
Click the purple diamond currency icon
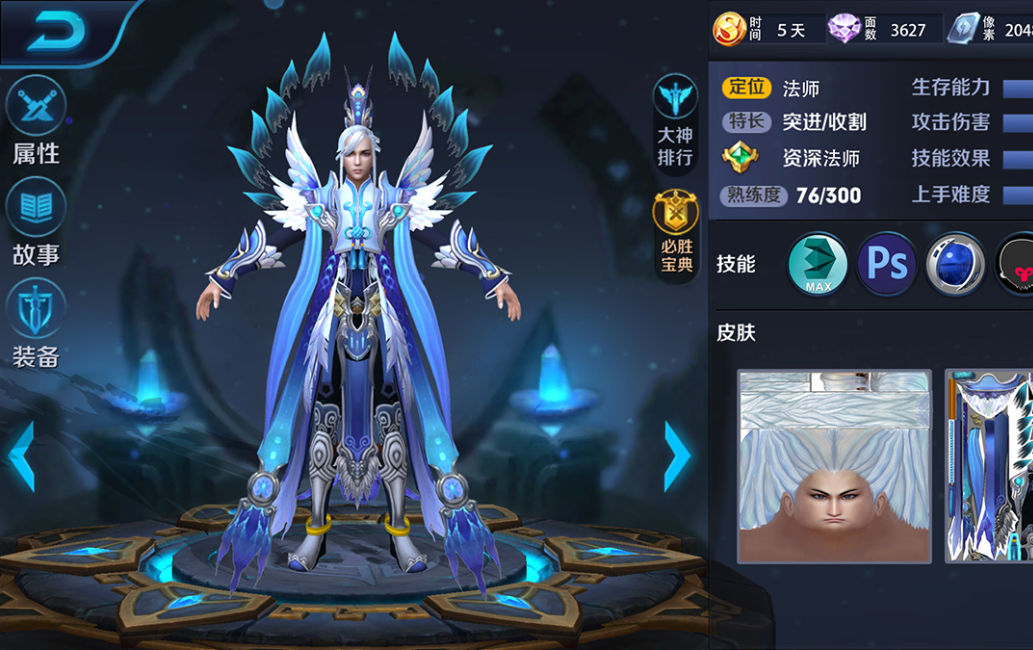pos(846,29)
